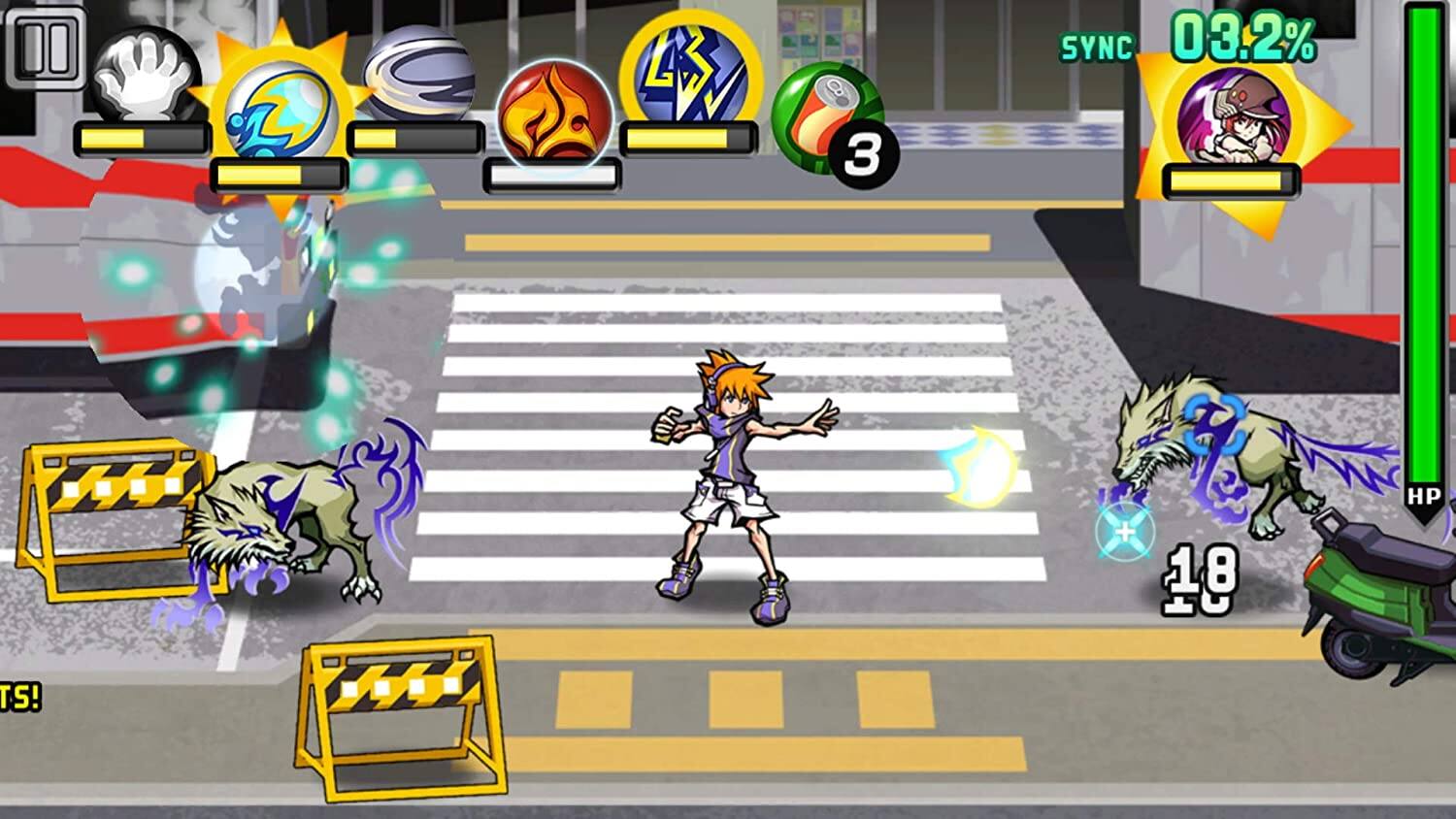Open the item count badge showing 3
Viewport: 1456px width, 819px height.
(862, 151)
